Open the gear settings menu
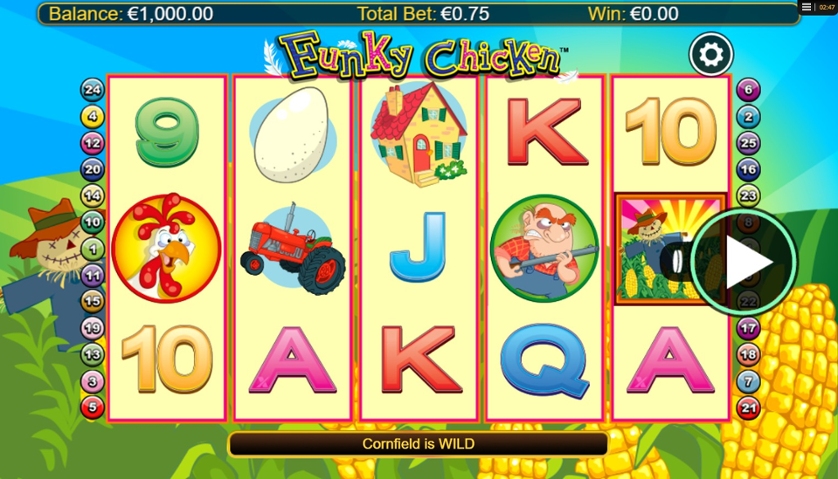The width and height of the screenshot is (838, 479). point(711,54)
